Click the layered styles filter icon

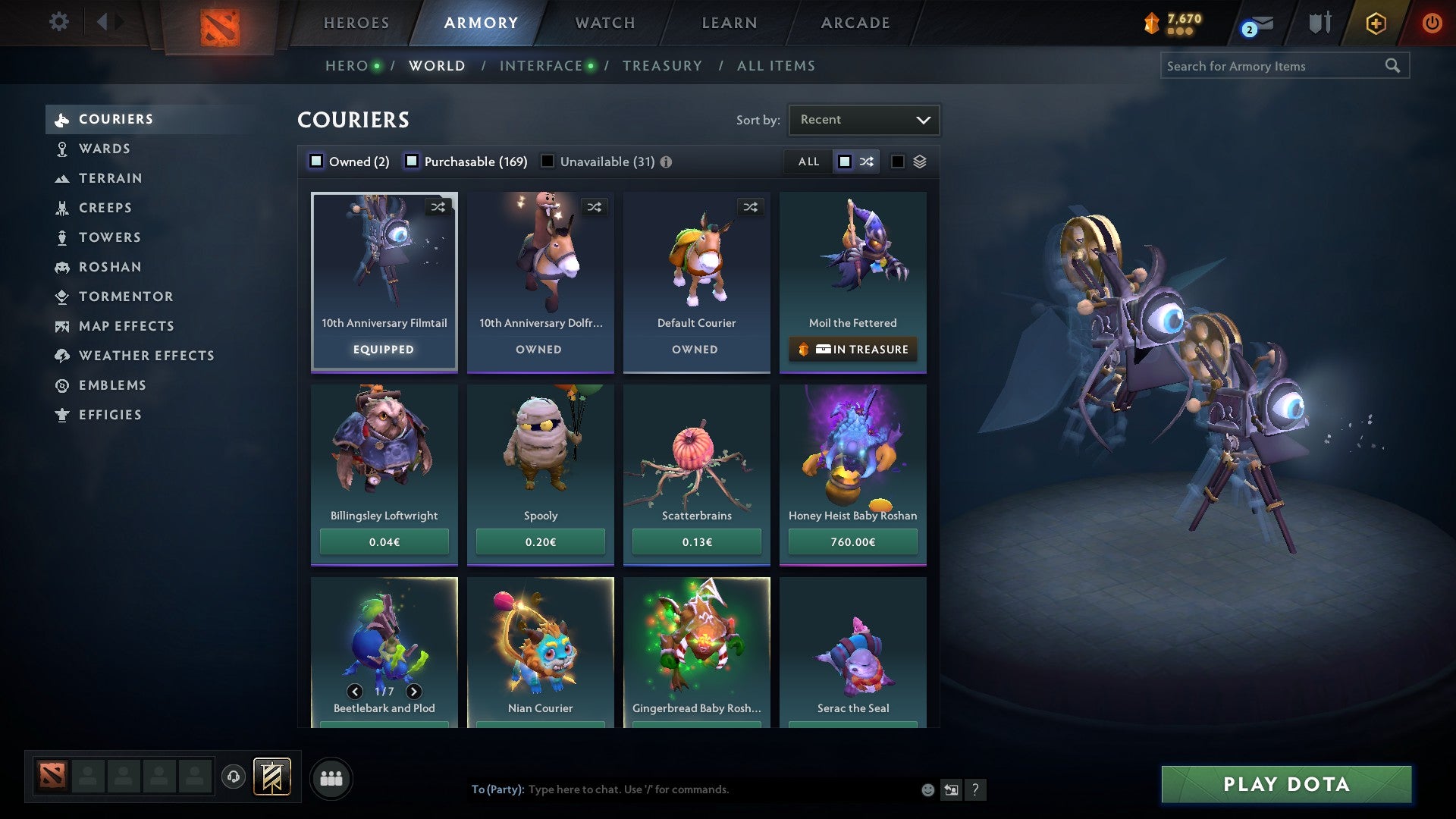[x=920, y=161]
